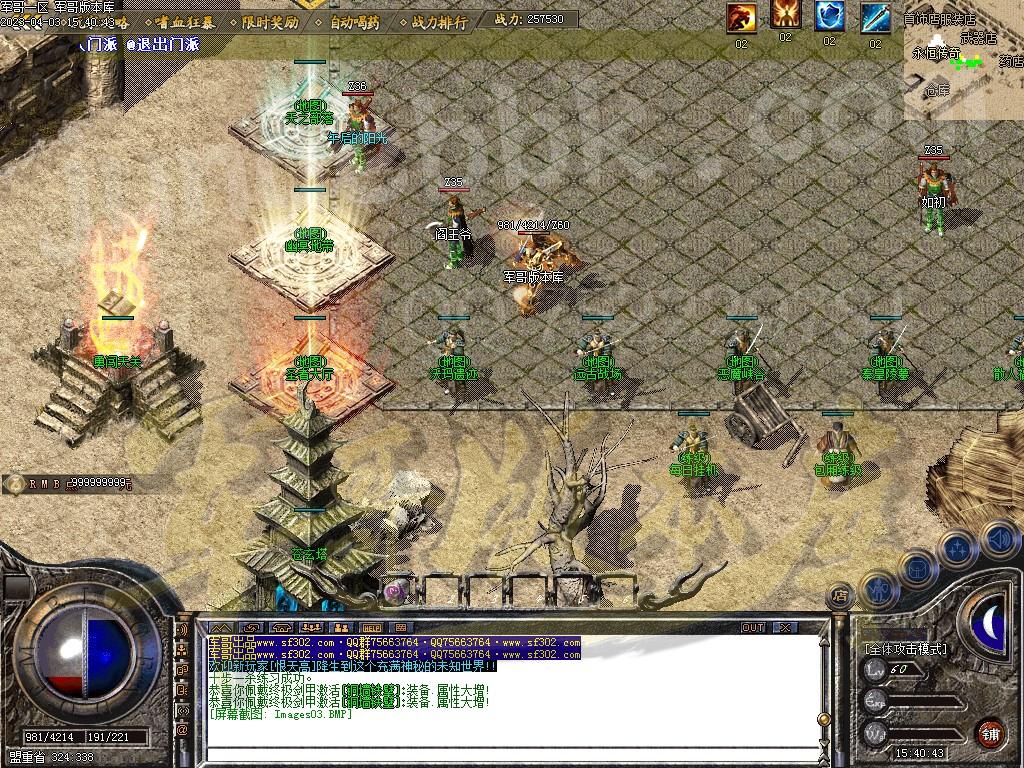The height and width of the screenshot is (768, 1024).
Task: Select the blue shield buff icon
Action: coord(829,17)
